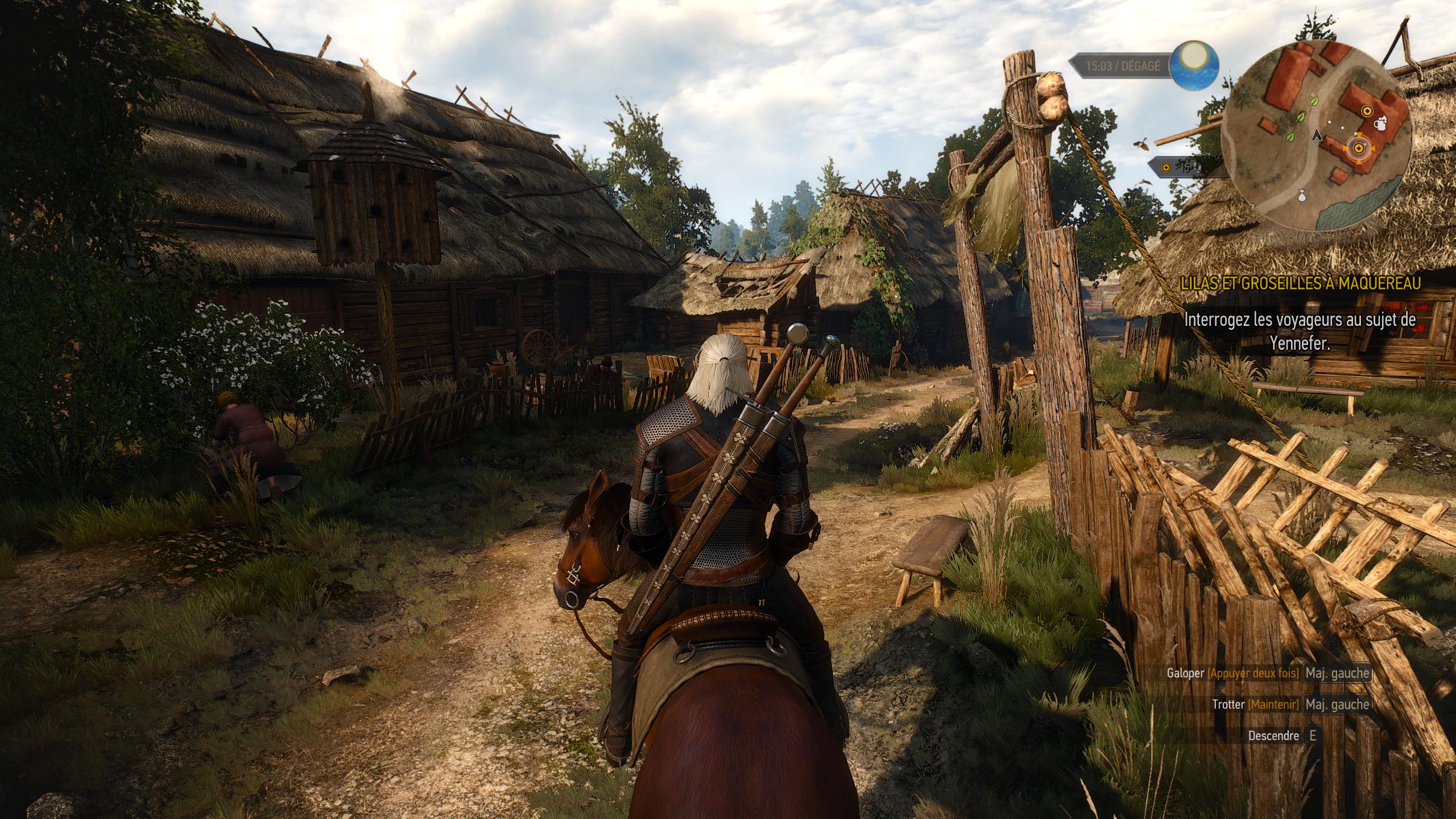This screenshot has width=1456, height=819.
Task: Select the upper yellow quest marker inside the minimap
Action: [1368, 110]
